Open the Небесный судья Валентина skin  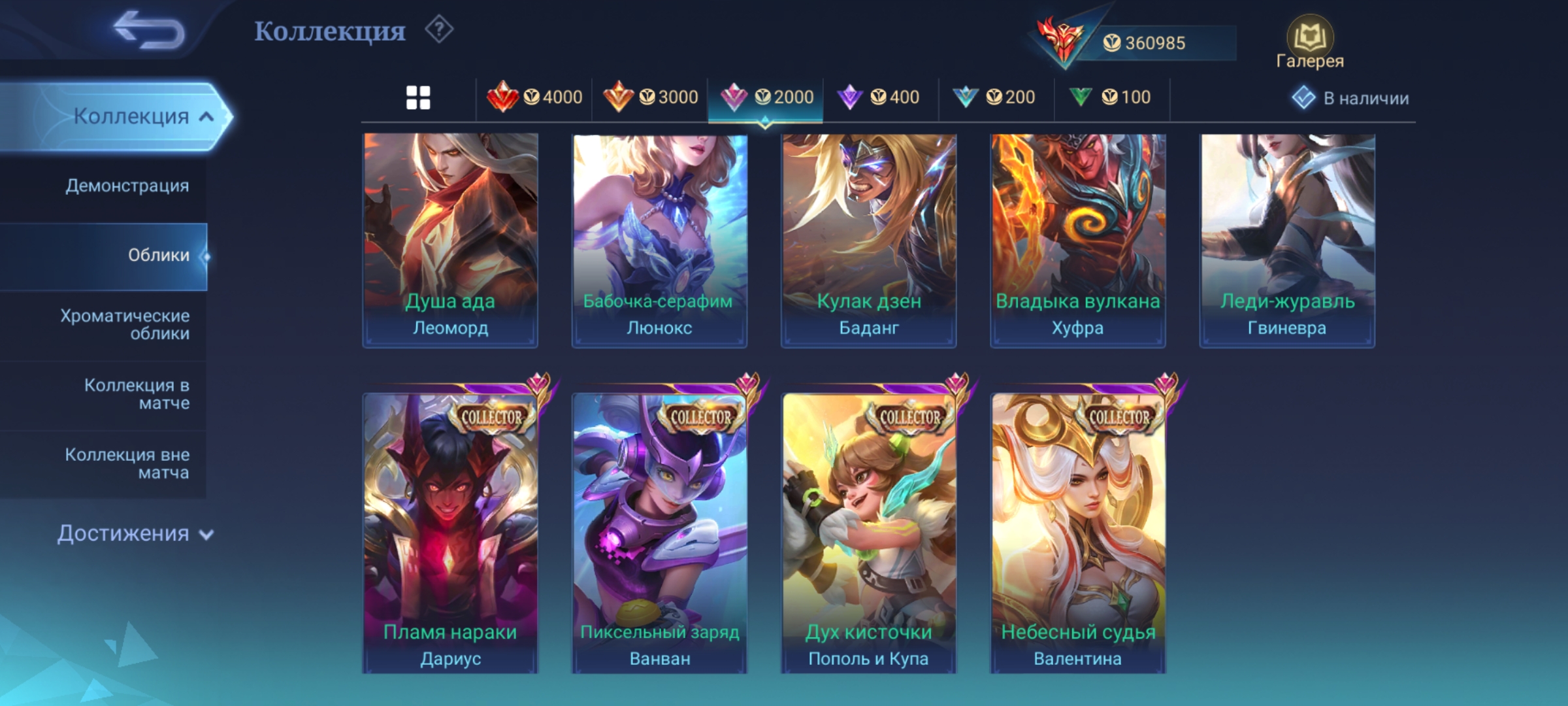click(x=1078, y=533)
